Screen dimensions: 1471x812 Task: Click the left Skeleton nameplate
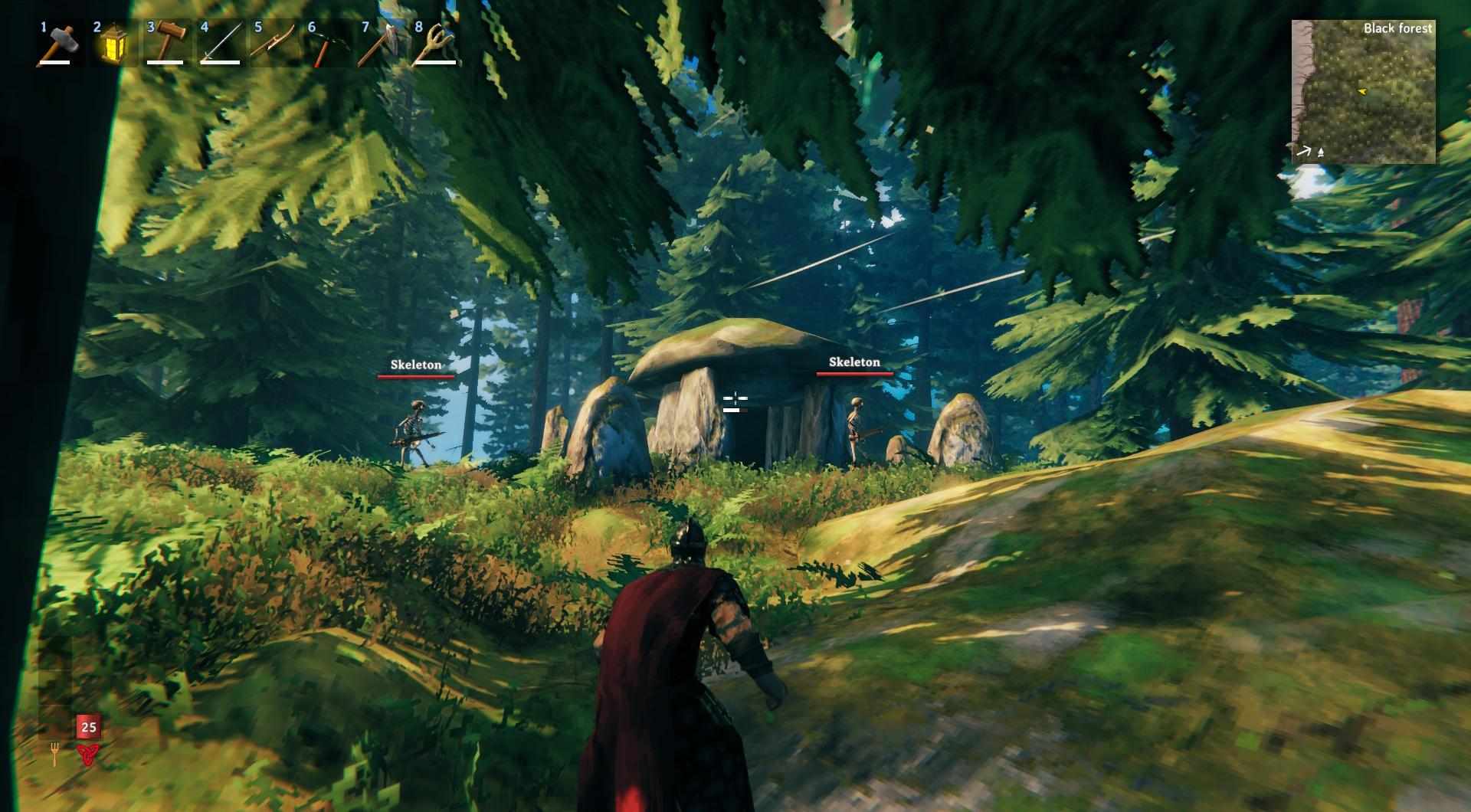pyautogui.click(x=416, y=365)
